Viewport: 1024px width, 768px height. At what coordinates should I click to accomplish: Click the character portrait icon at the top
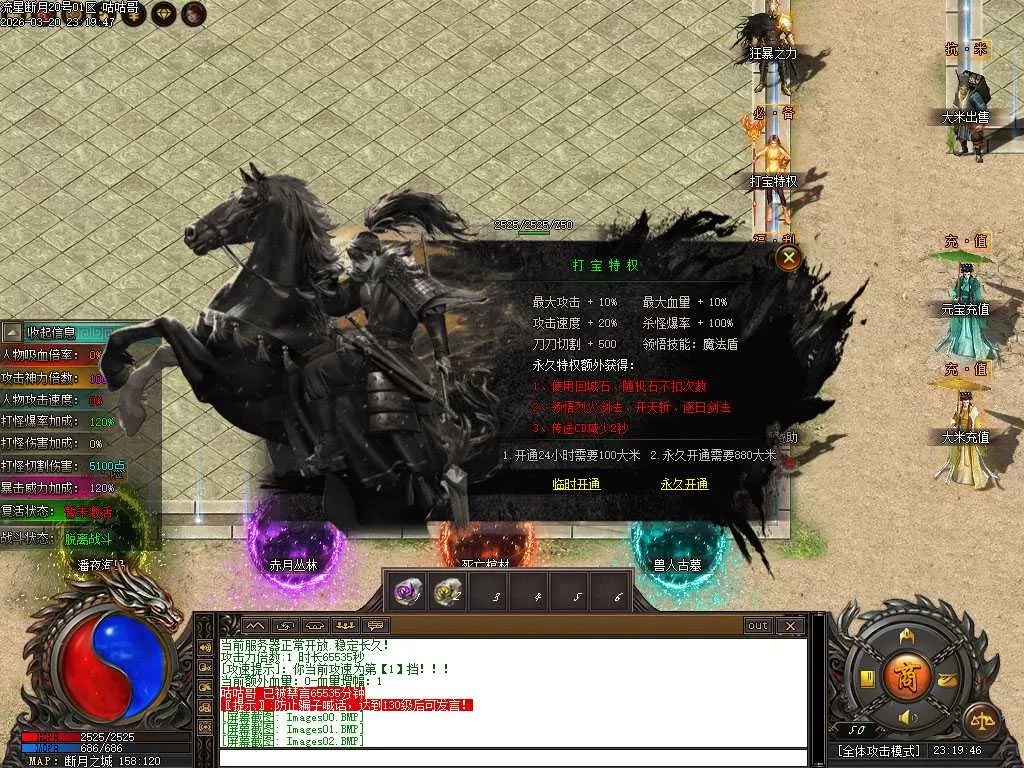pyautogui.click(x=194, y=13)
